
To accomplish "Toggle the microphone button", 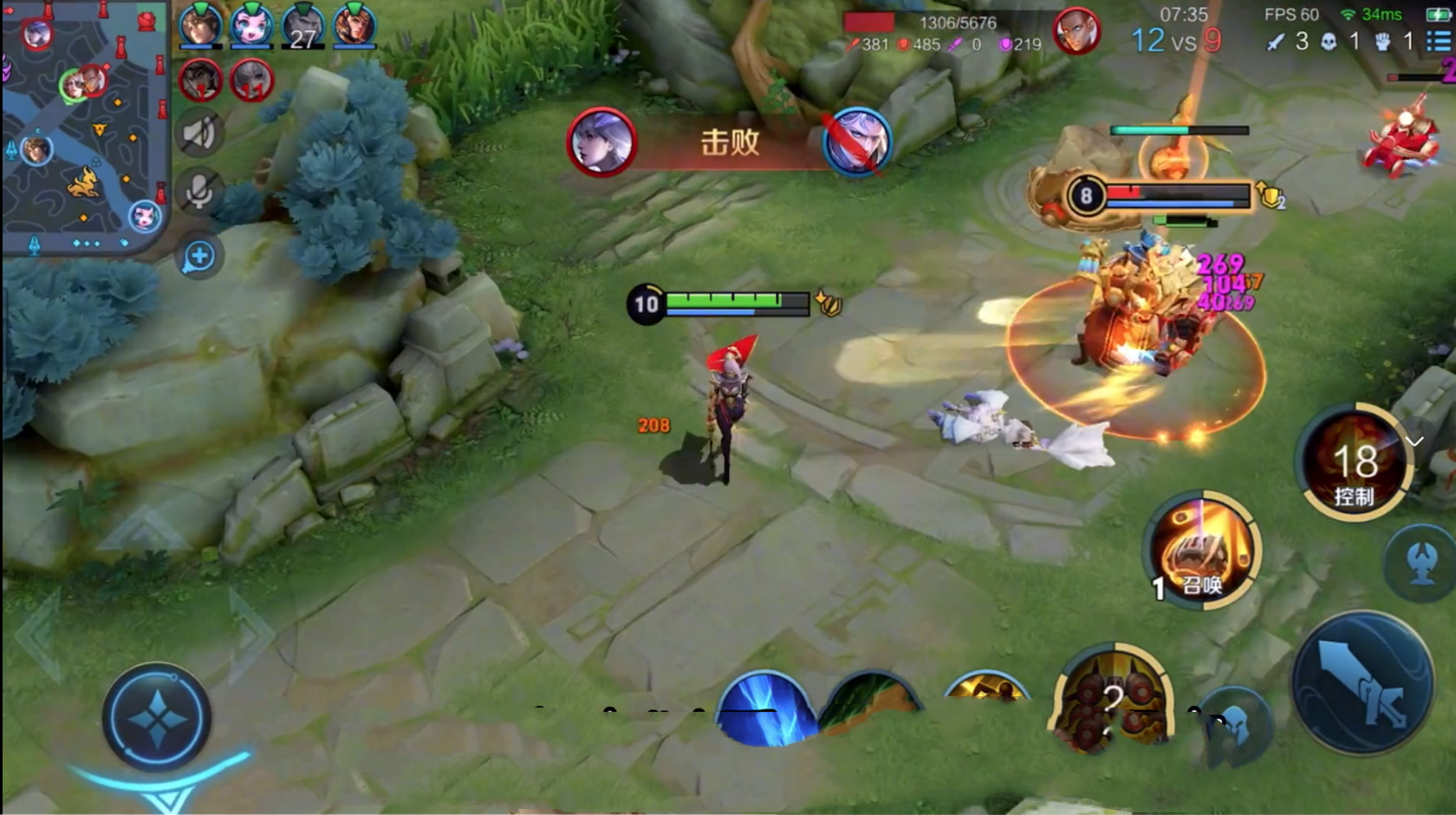I will (x=200, y=192).
